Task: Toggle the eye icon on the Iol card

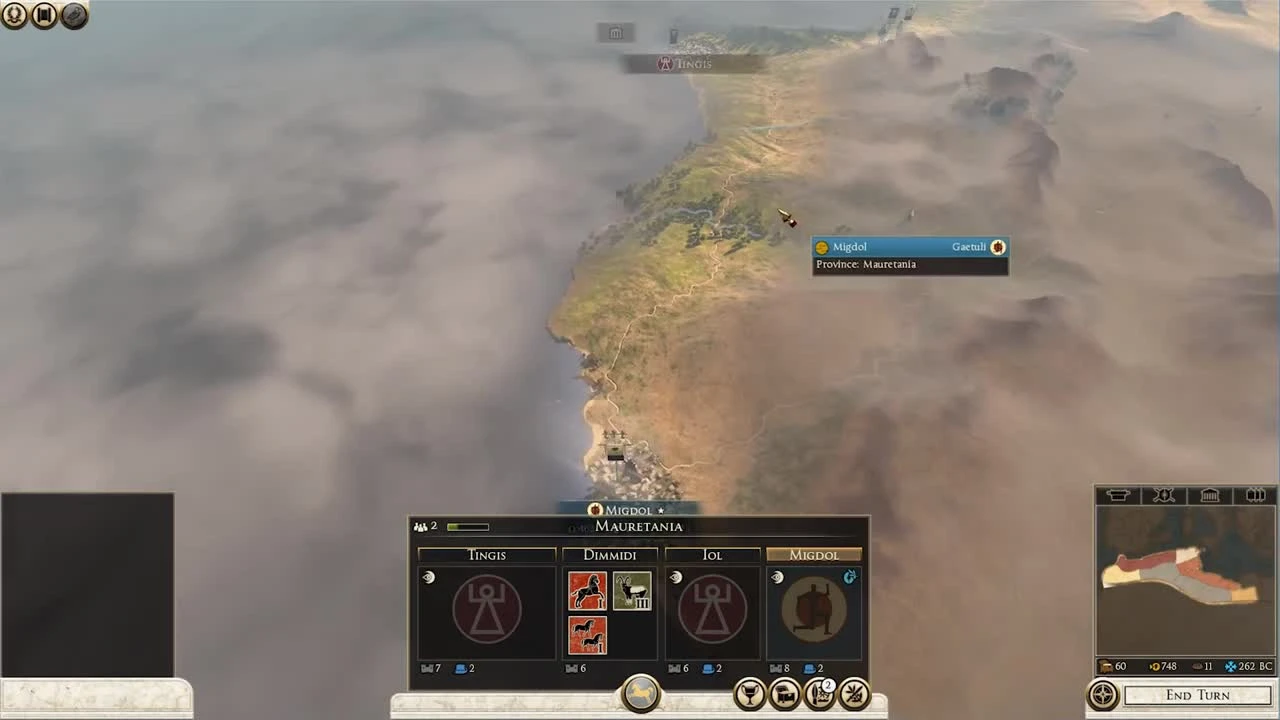Action: tap(675, 577)
